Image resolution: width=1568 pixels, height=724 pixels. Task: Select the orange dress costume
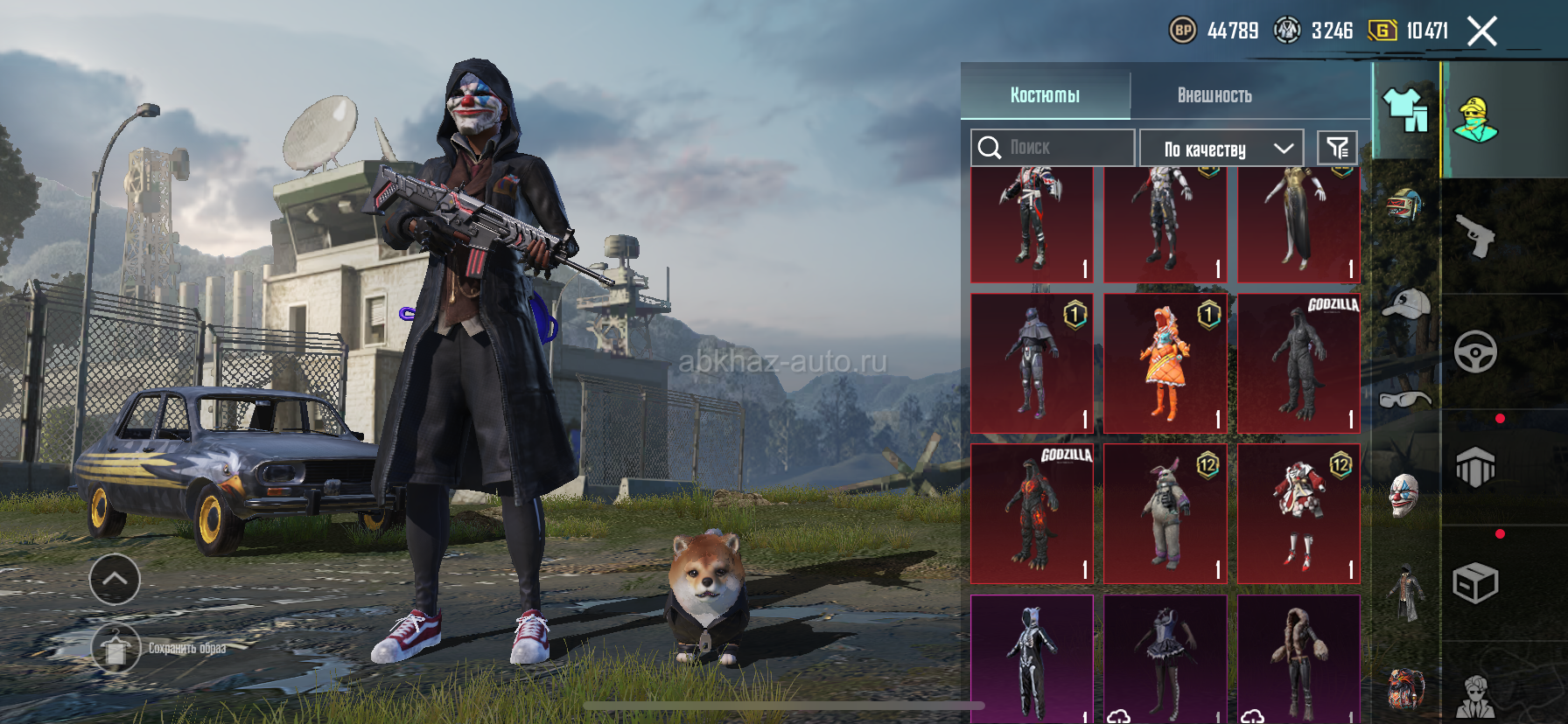pyautogui.click(x=1165, y=363)
